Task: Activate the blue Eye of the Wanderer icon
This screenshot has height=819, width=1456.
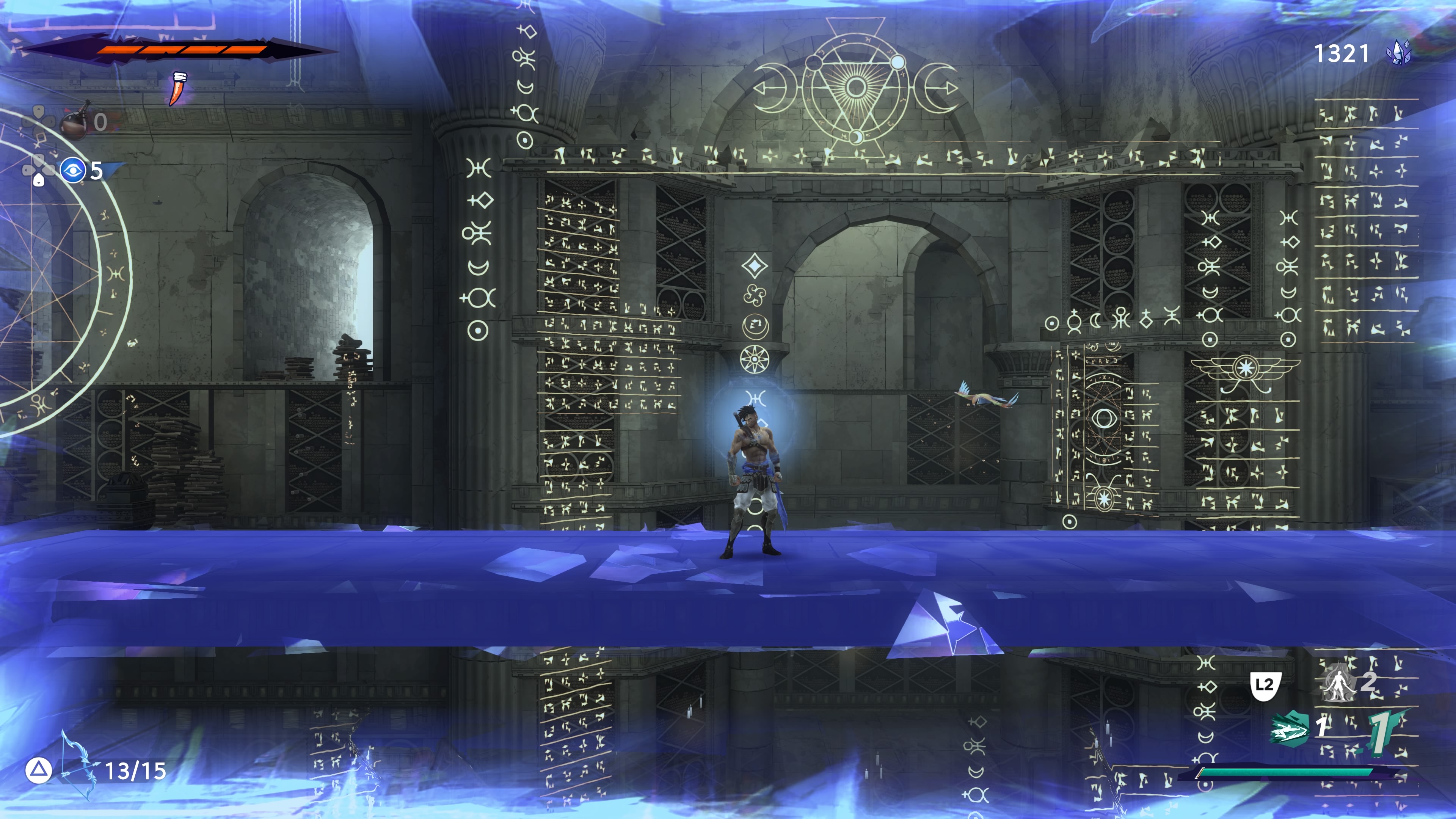Action: (x=73, y=170)
